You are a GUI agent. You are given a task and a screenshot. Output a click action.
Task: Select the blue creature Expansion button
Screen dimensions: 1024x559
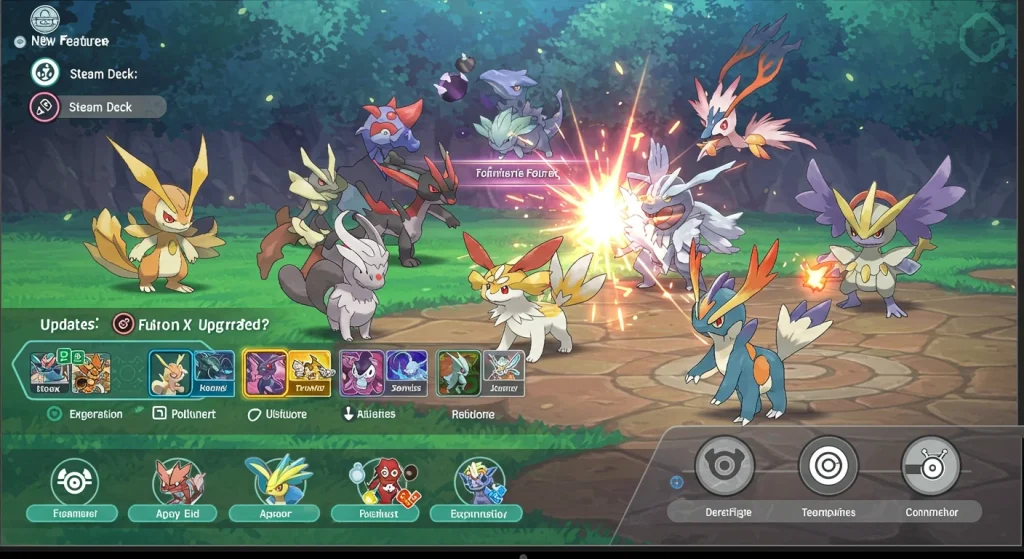pos(476,482)
